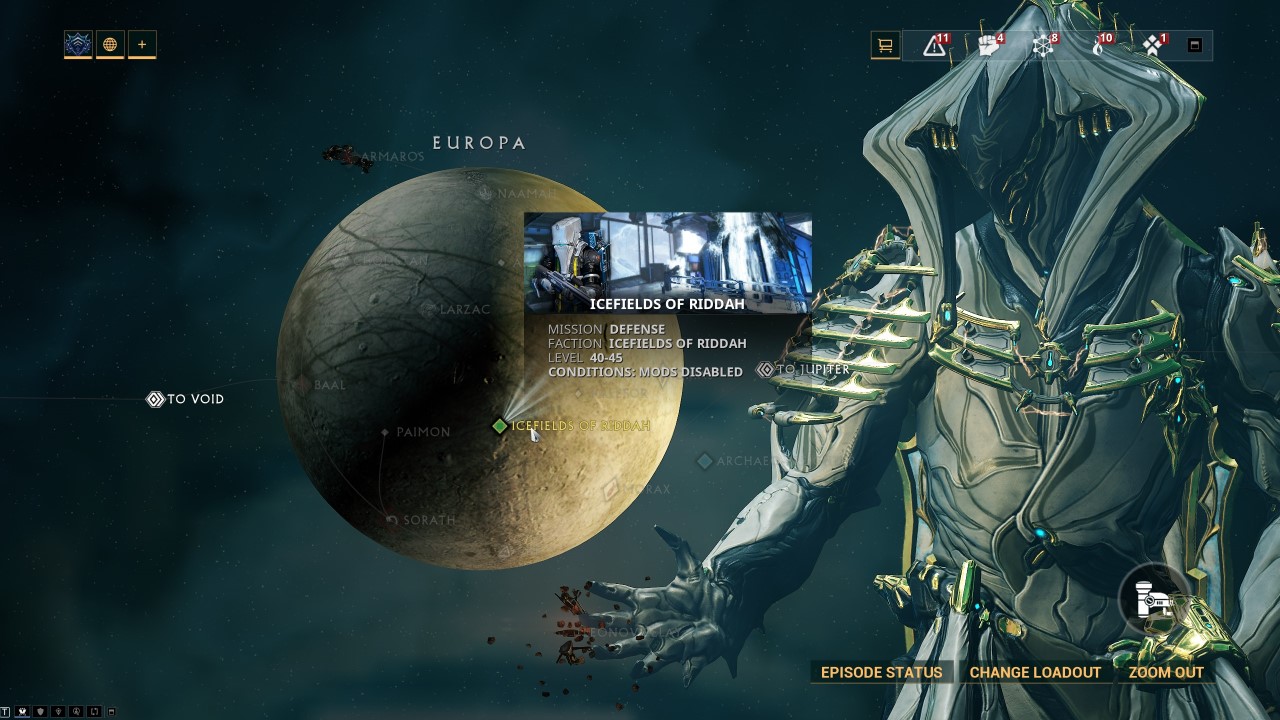
Task: Collapse the bottom-left squad panel
Action: pos(111,711)
